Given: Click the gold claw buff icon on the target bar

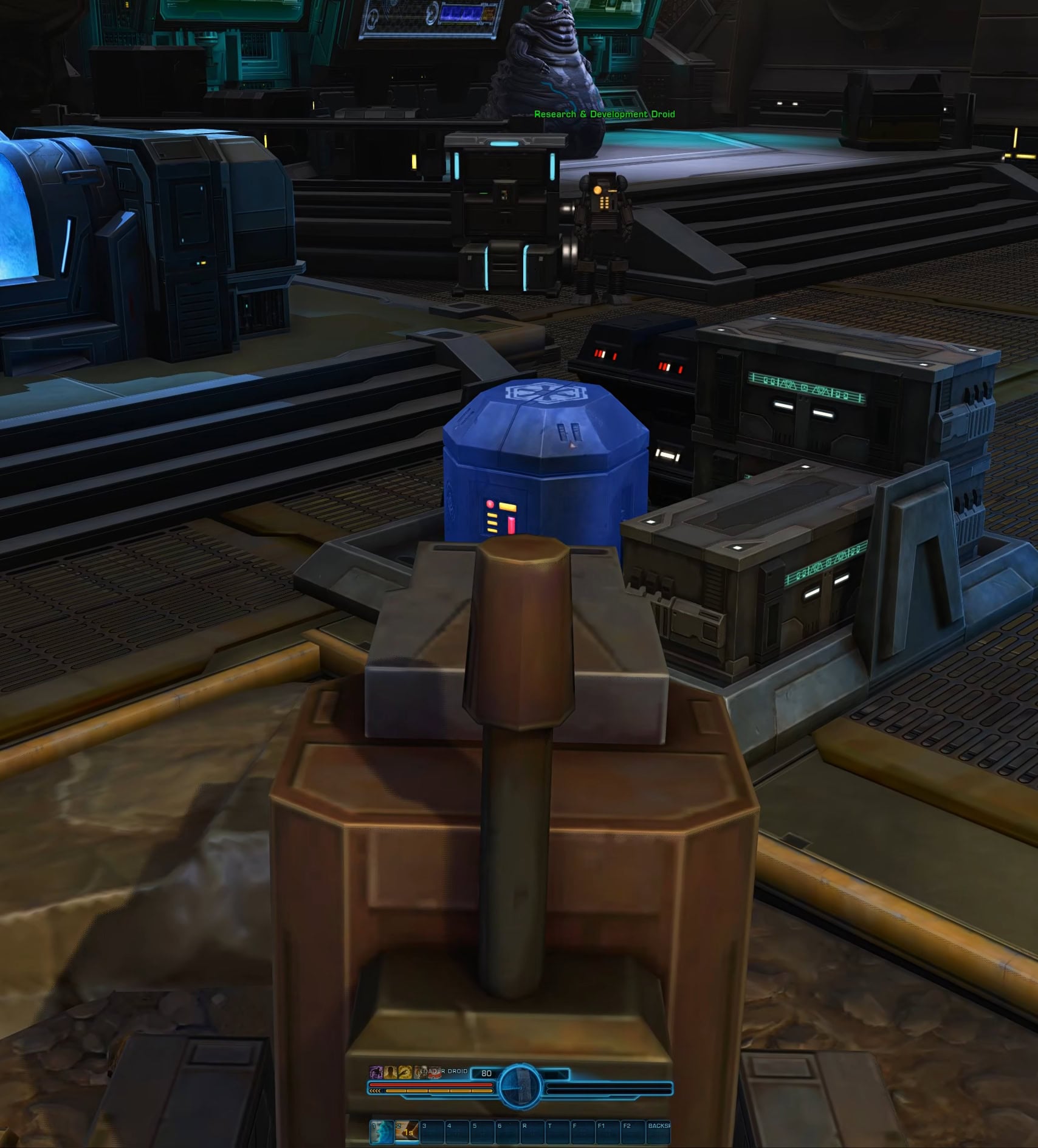Looking at the screenshot, I should pos(405,1073).
